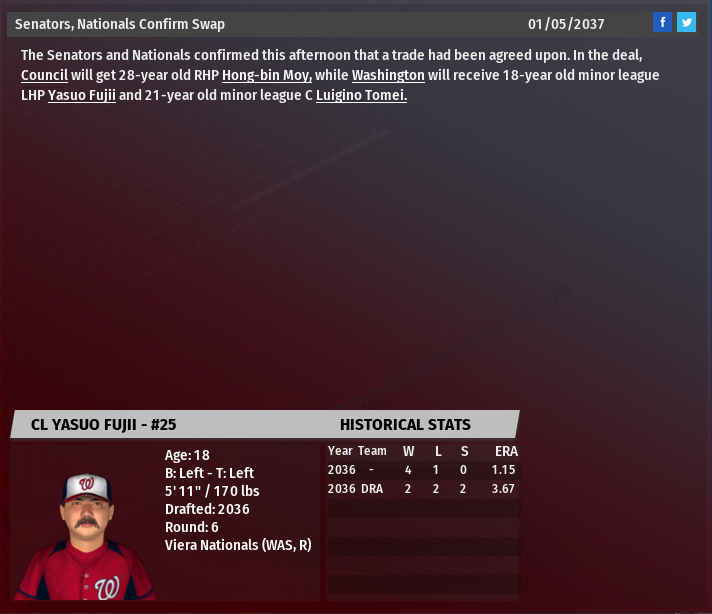Follow the Washington team link

tap(388, 75)
